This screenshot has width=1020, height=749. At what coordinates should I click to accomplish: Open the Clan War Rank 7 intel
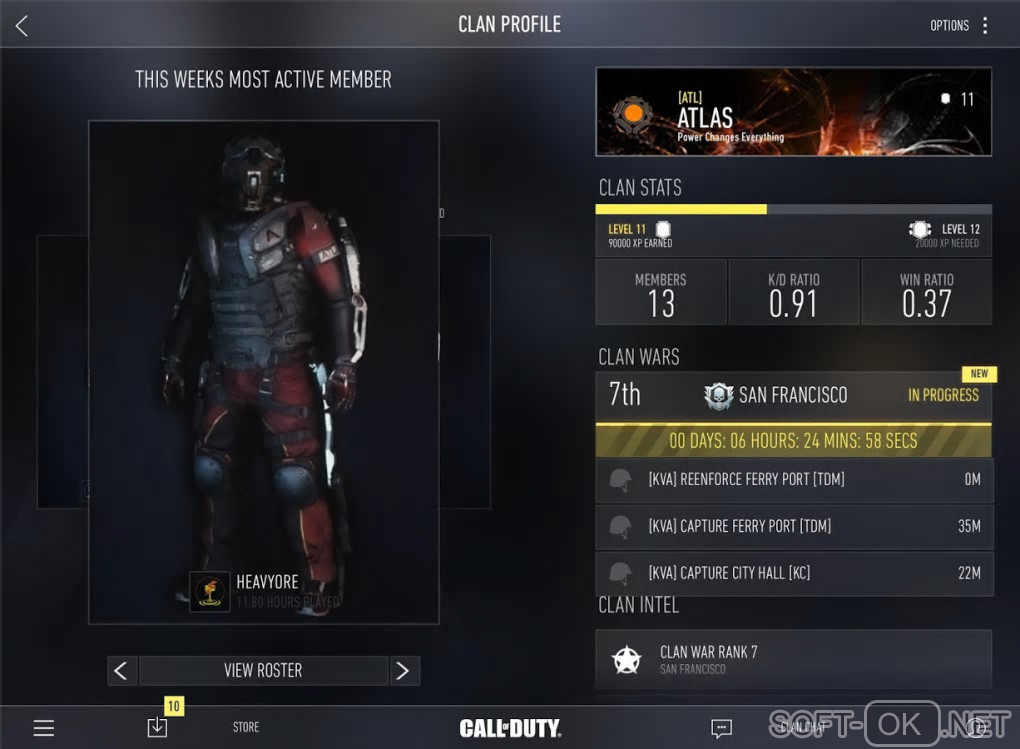(x=793, y=659)
